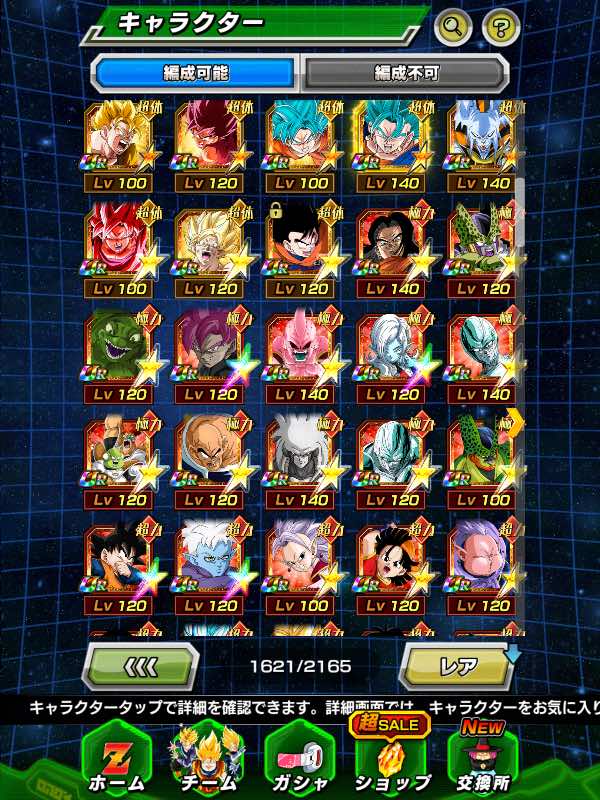Screen dimensions: 600x800
Task: Select the Android 17 long-haired character card
Action: pyautogui.click(x=391, y=246)
